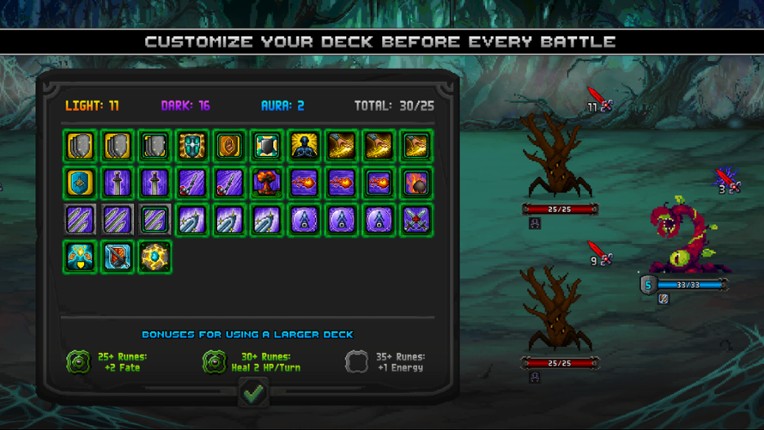
Task: Choose the golden sunburst gem rune
Action: coord(154,257)
